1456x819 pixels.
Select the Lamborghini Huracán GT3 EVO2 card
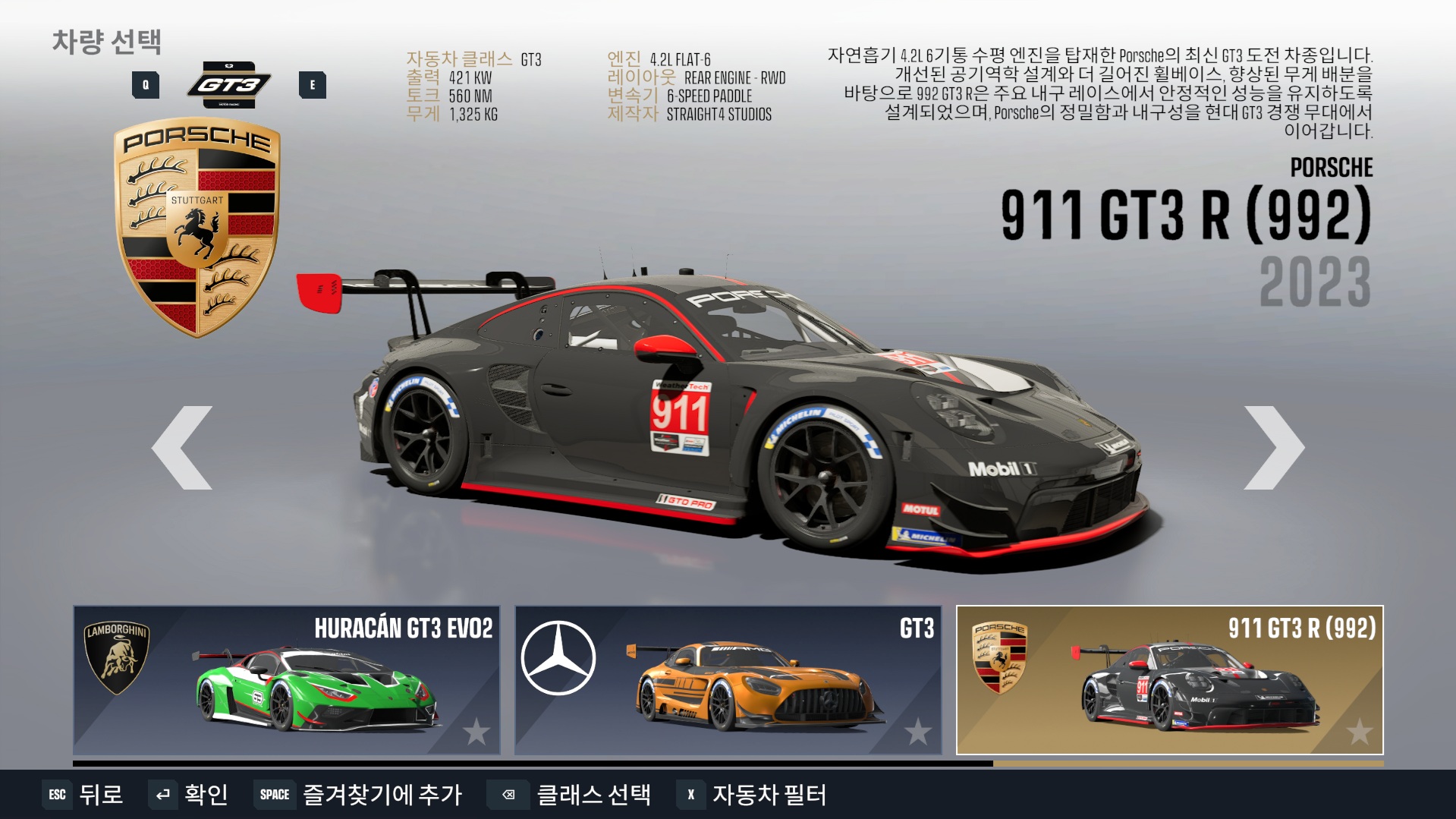[286, 680]
